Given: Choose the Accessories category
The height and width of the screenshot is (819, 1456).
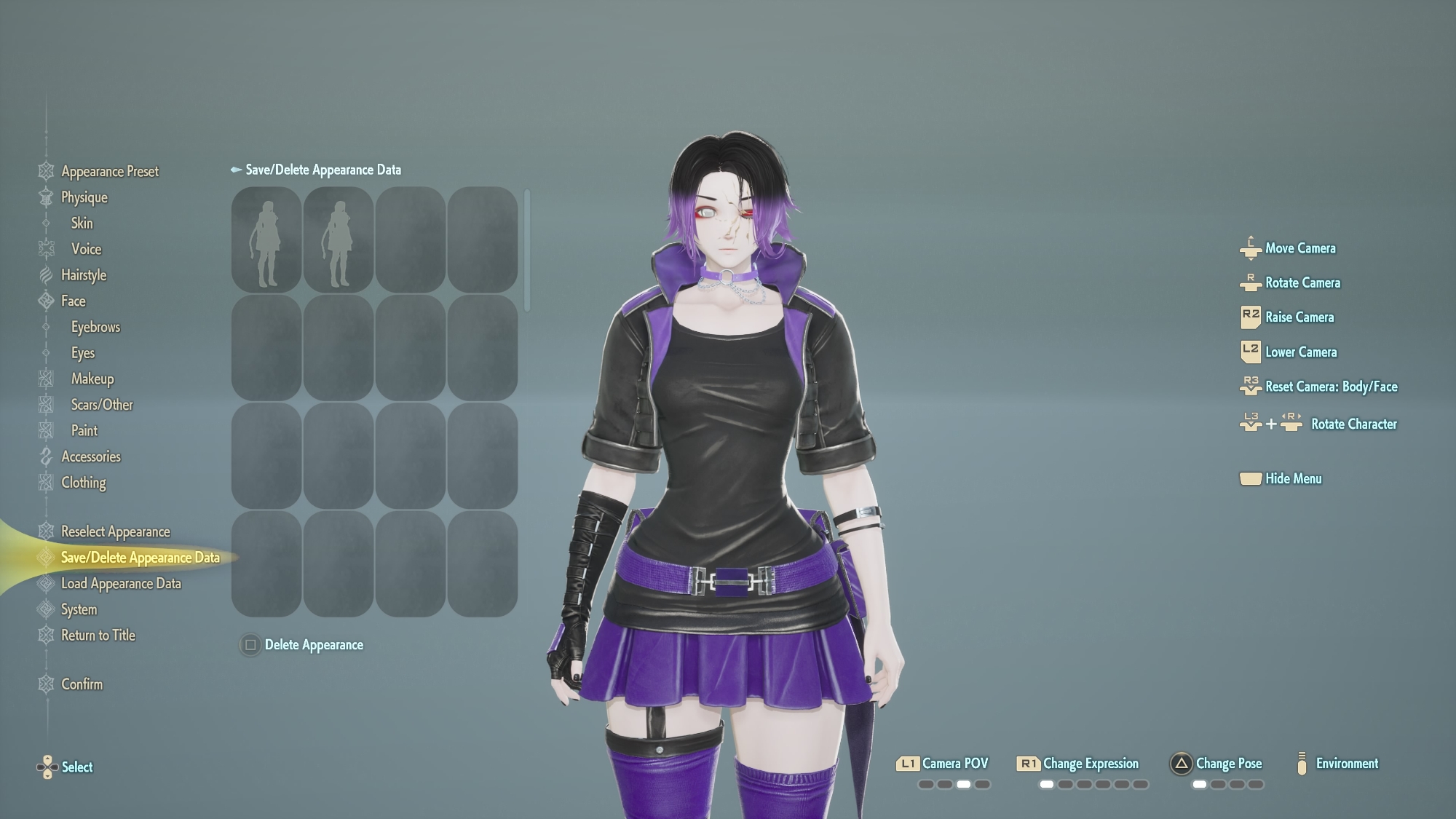Looking at the screenshot, I should (x=90, y=456).
